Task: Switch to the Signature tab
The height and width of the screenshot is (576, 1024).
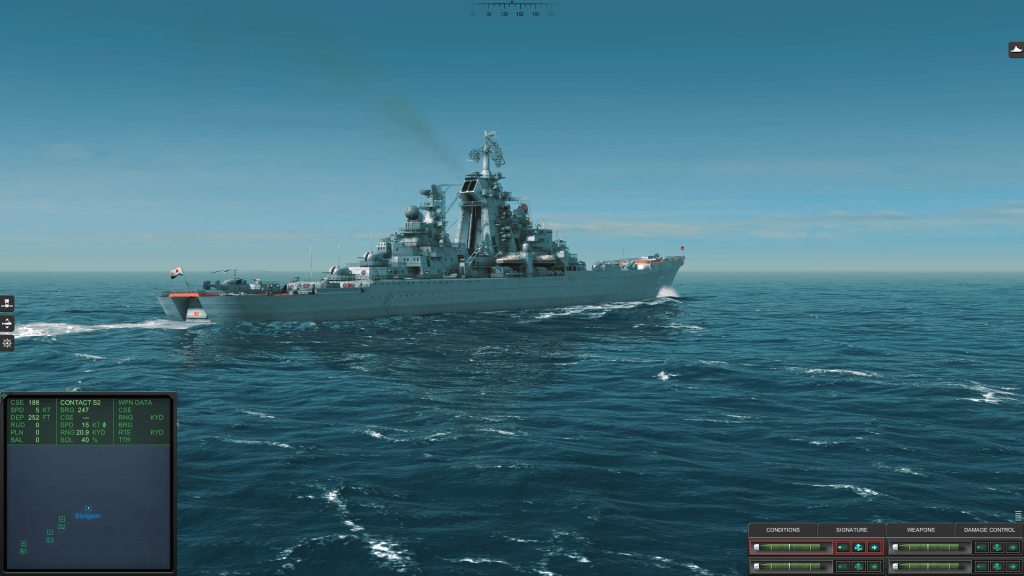Action: coord(851,529)
